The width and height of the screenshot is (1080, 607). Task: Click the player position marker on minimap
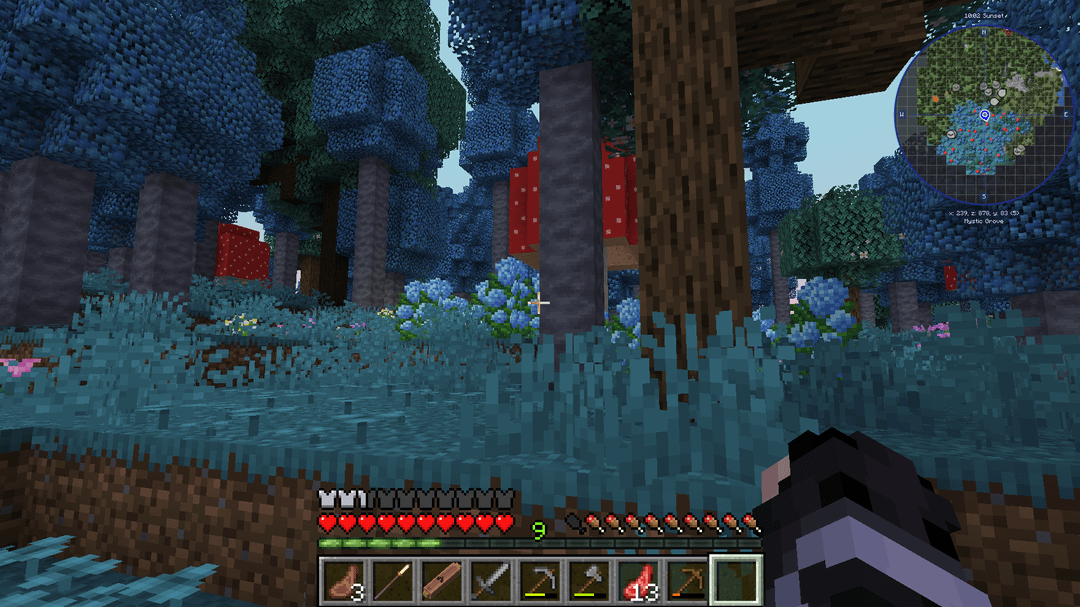point(985,116)
